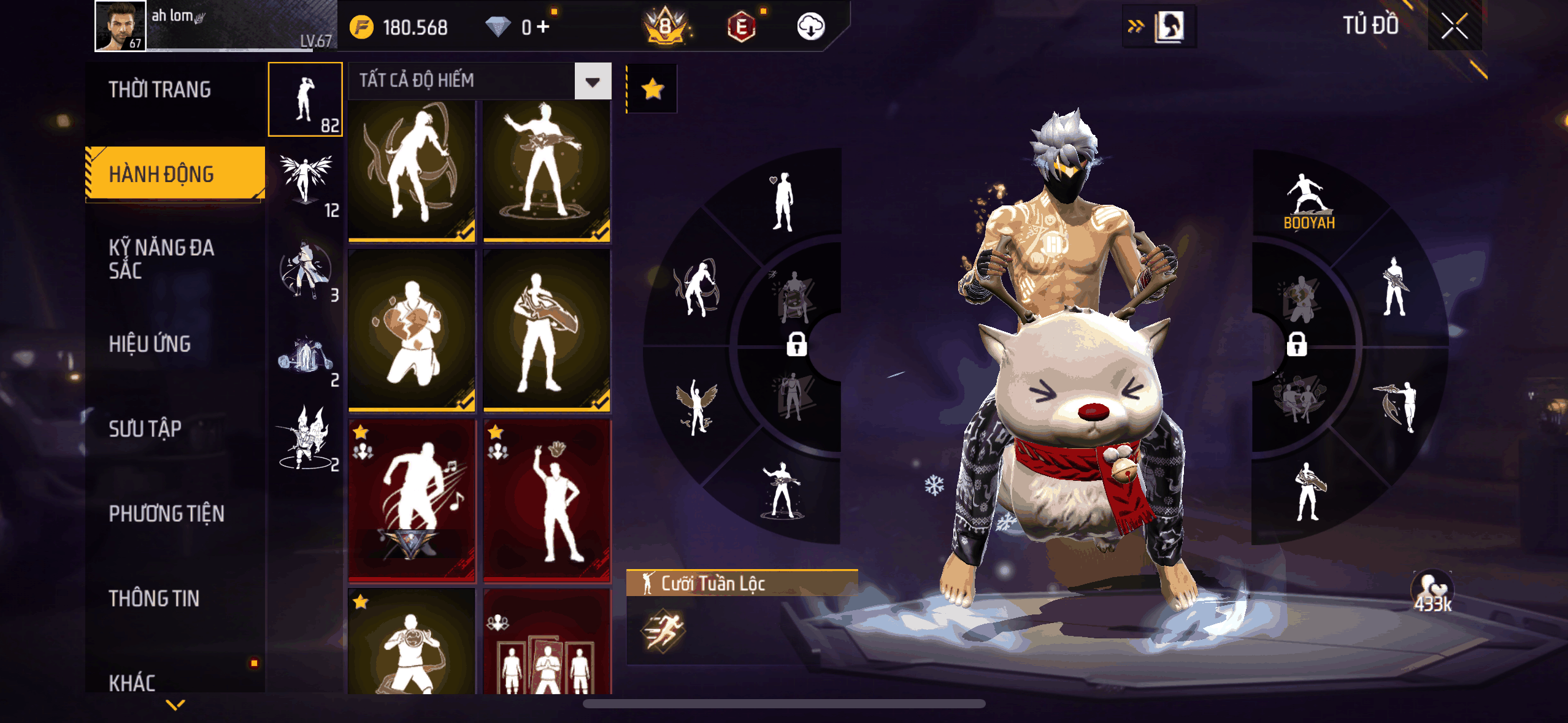1568x723 pixels.
Task: Open the cloud download icon
Action: tap(810, 26)
